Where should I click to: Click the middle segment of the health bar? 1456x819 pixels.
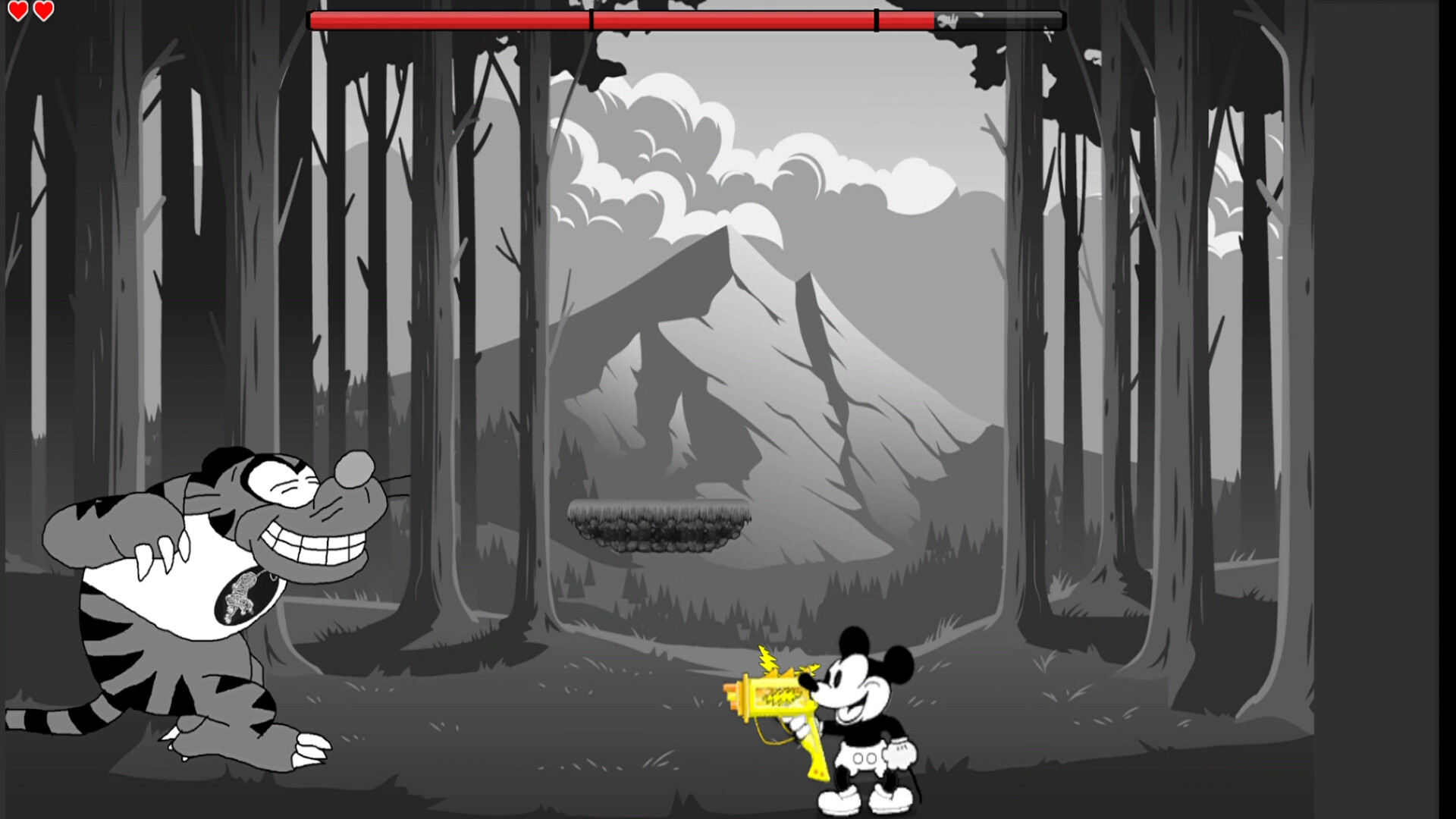[732, 20]
